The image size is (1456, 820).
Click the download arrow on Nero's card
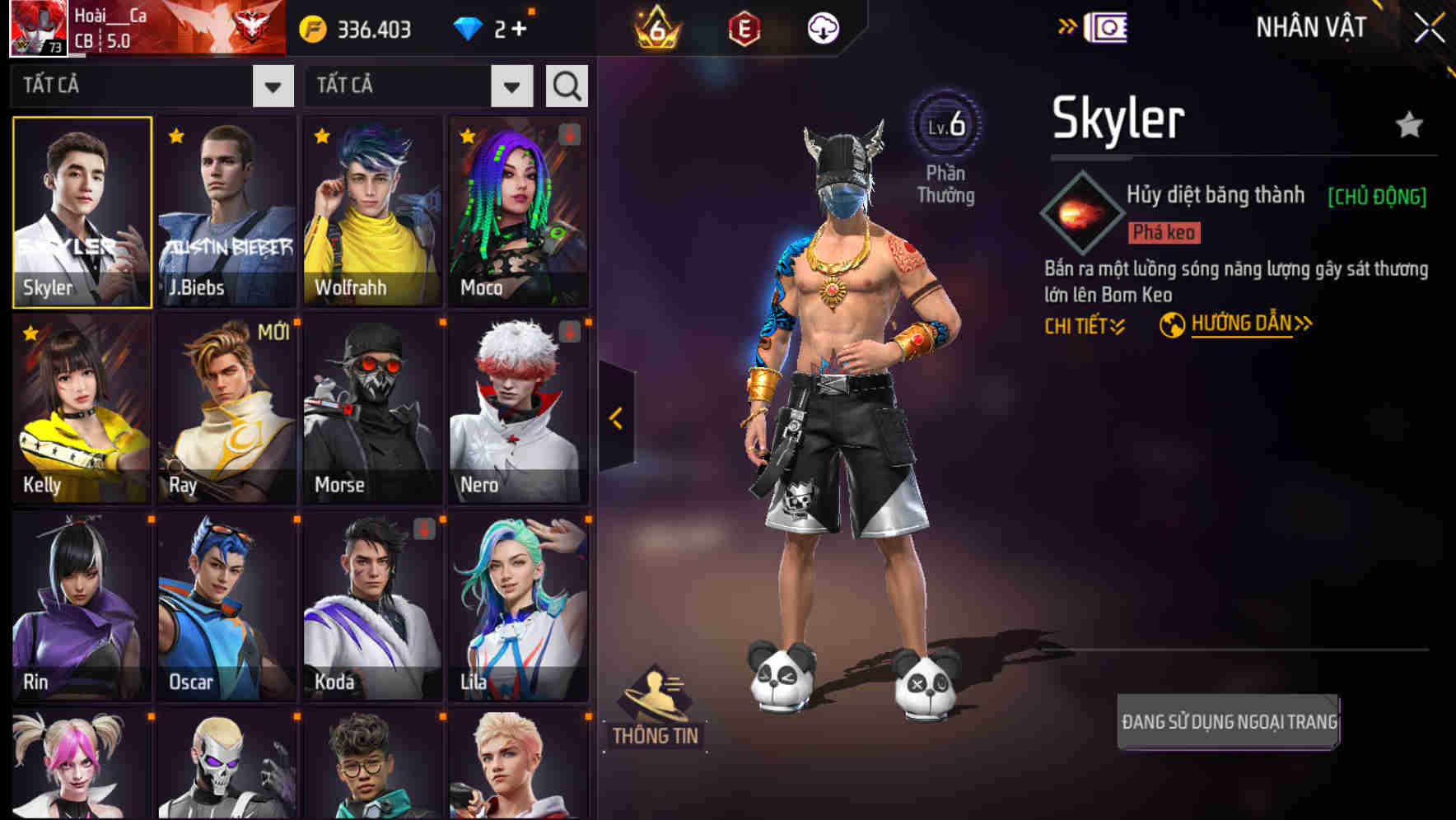(x=570, y=329)
